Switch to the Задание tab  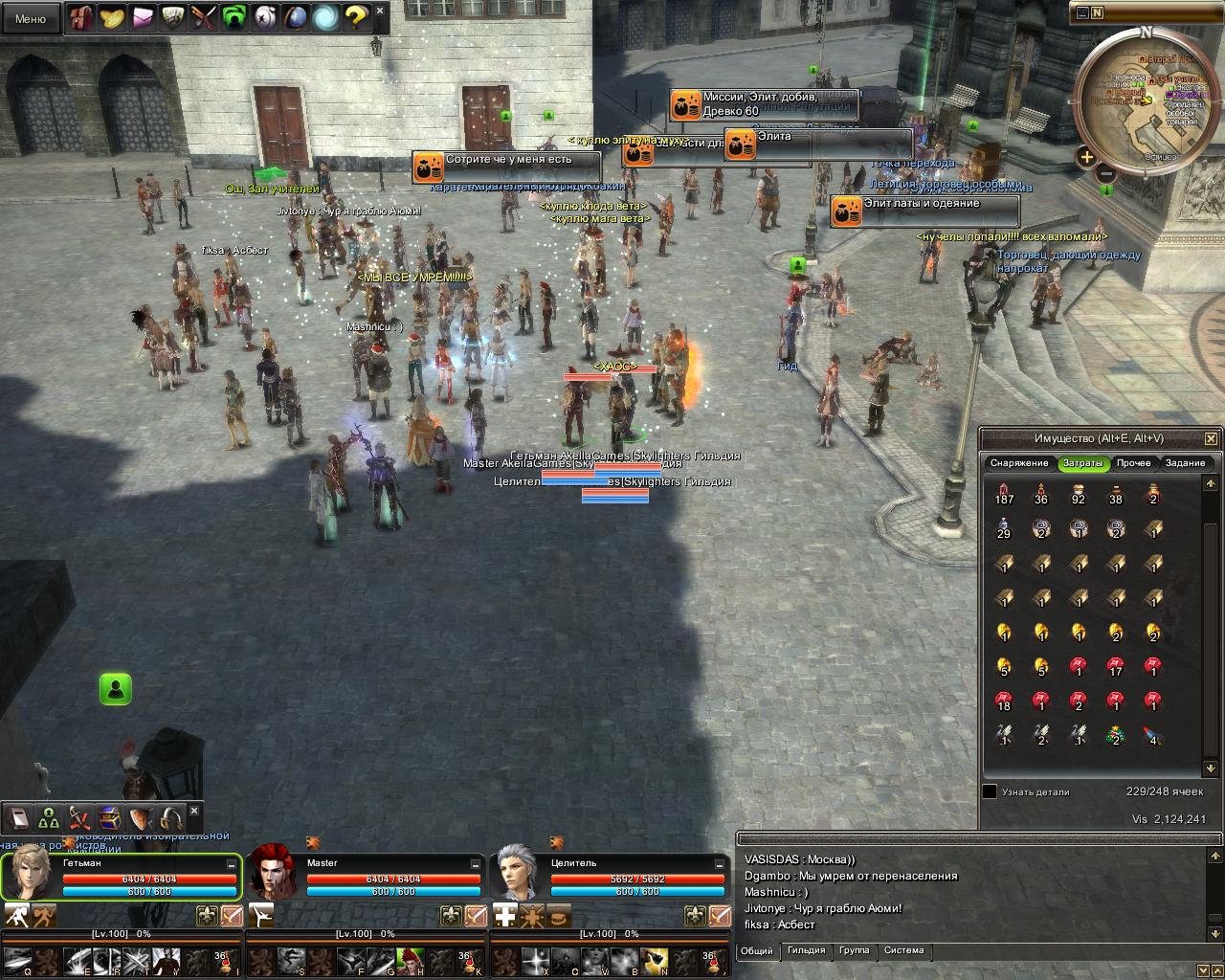(1185, 463)
